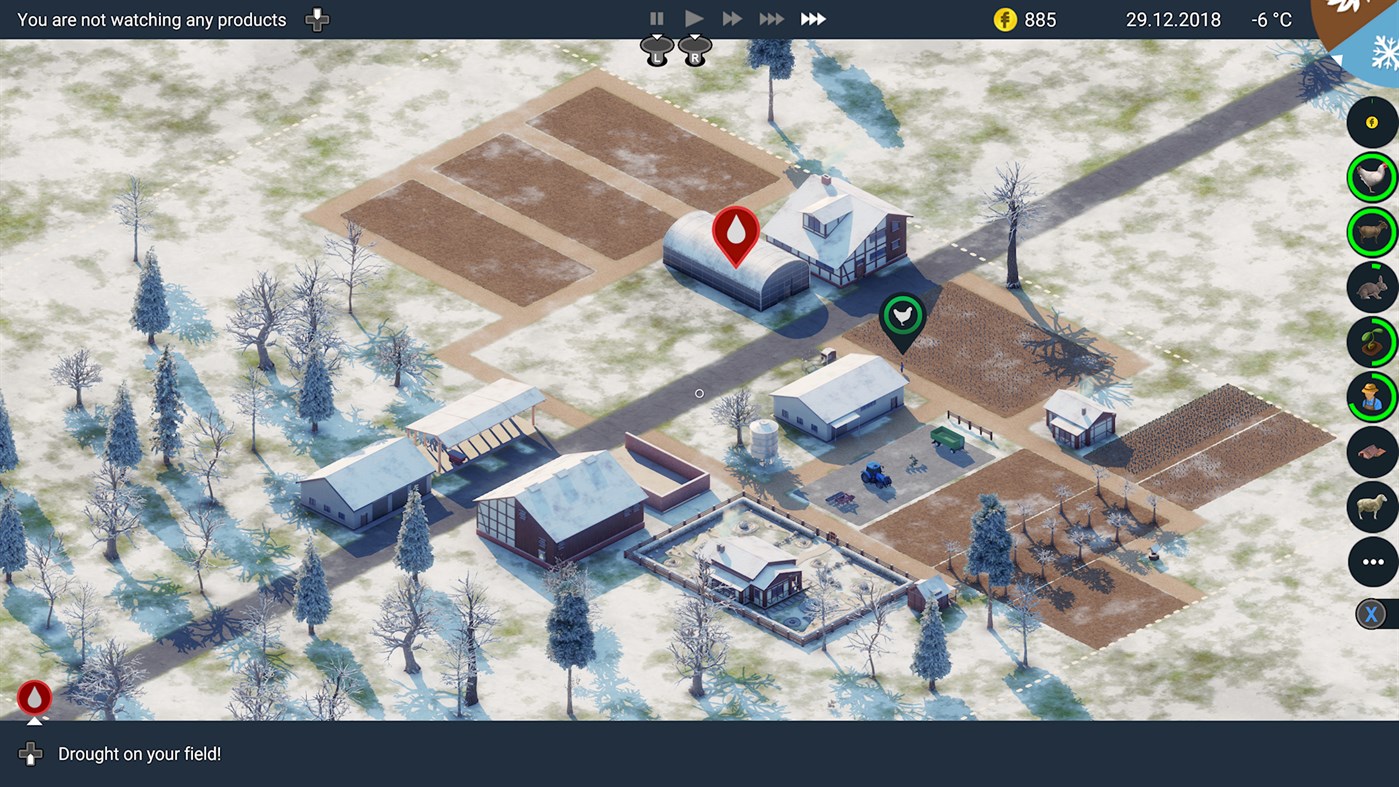Open the meat products icon in the sidebar
The width and height of the screenshot is (1399, 787).
coord(1371,452)
